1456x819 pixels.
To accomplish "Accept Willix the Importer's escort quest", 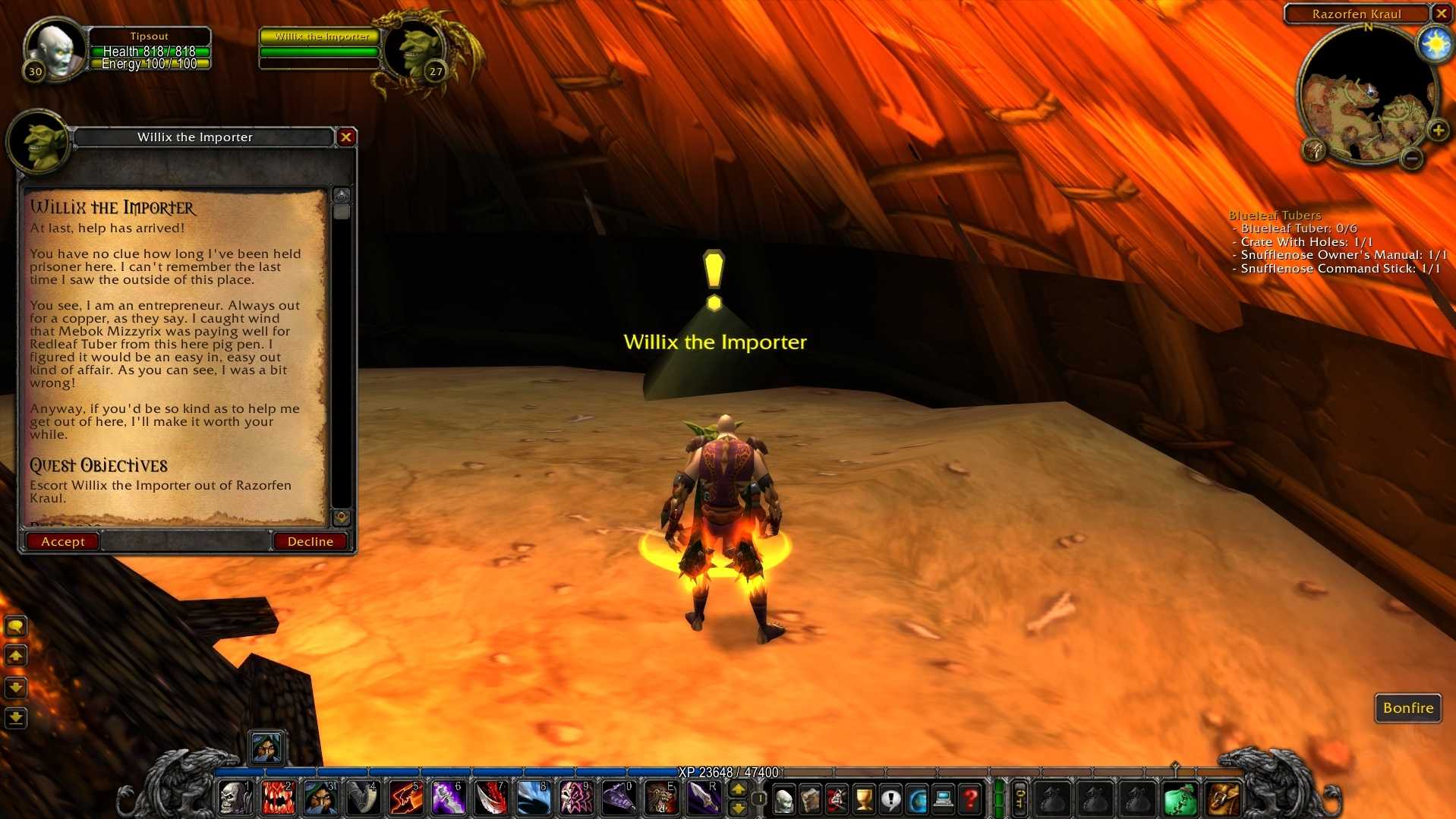I will click(x=62, y=541).
